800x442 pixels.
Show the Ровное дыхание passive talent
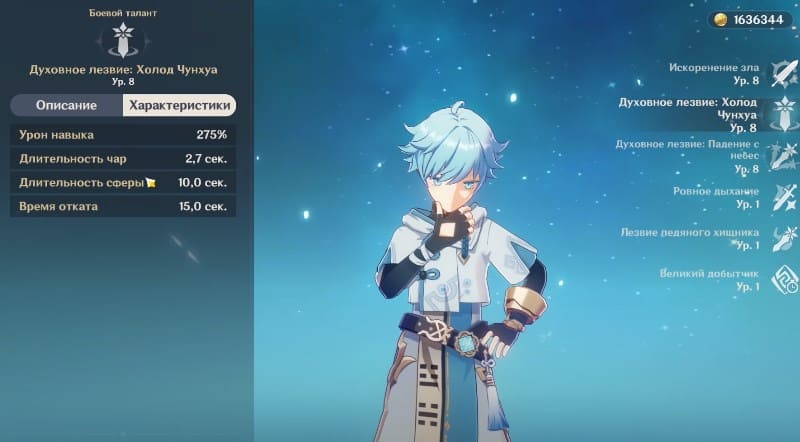pos(780,196)
